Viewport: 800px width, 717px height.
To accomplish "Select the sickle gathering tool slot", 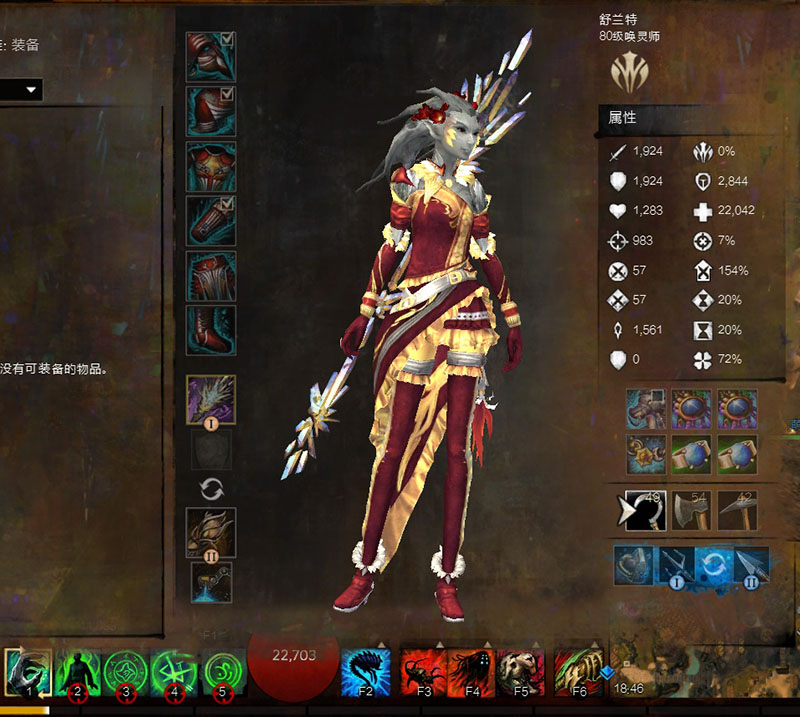I will [x=647, y=510].
